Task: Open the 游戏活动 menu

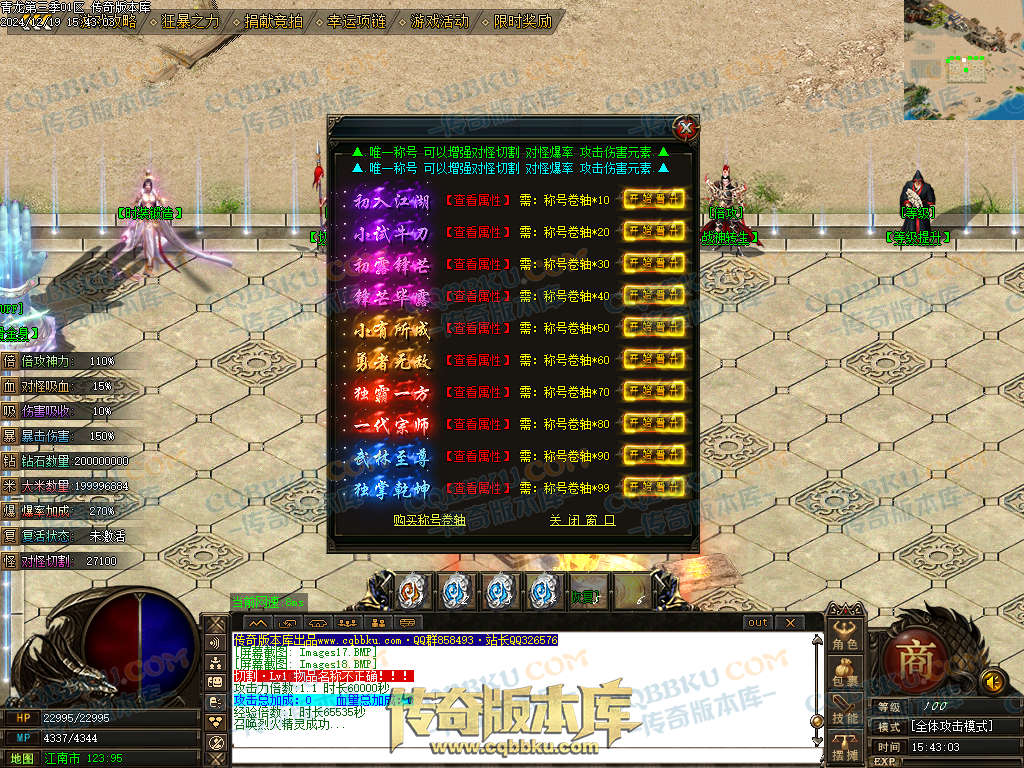Action: tap(439, 21)
